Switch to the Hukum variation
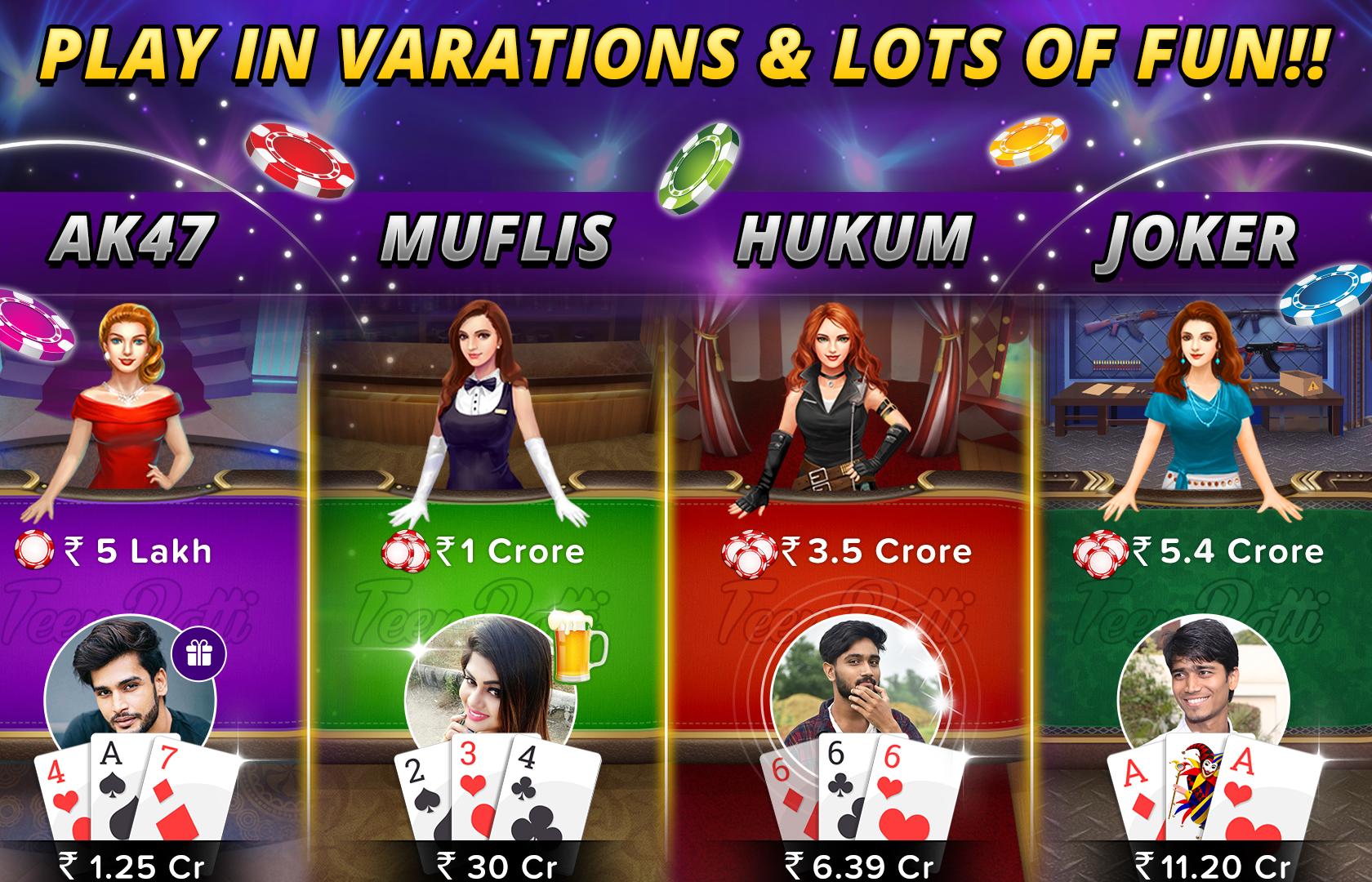 pos(854,239)
